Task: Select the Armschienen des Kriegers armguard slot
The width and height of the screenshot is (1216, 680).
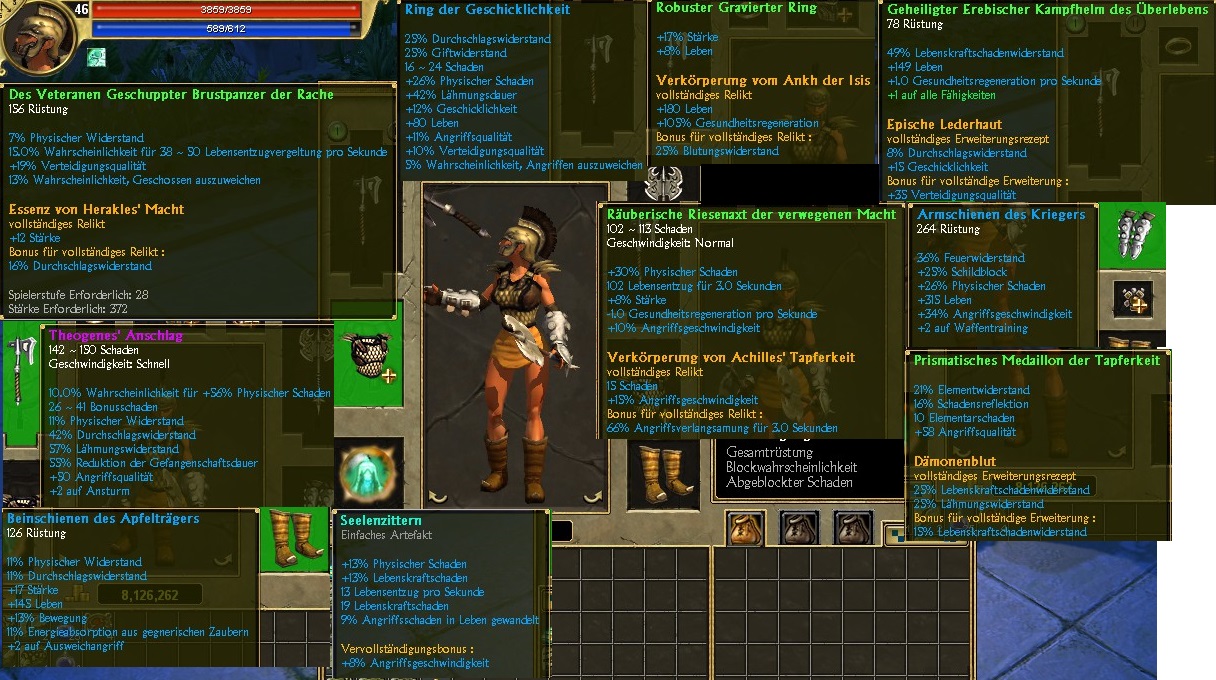Action: [1131, 235]
